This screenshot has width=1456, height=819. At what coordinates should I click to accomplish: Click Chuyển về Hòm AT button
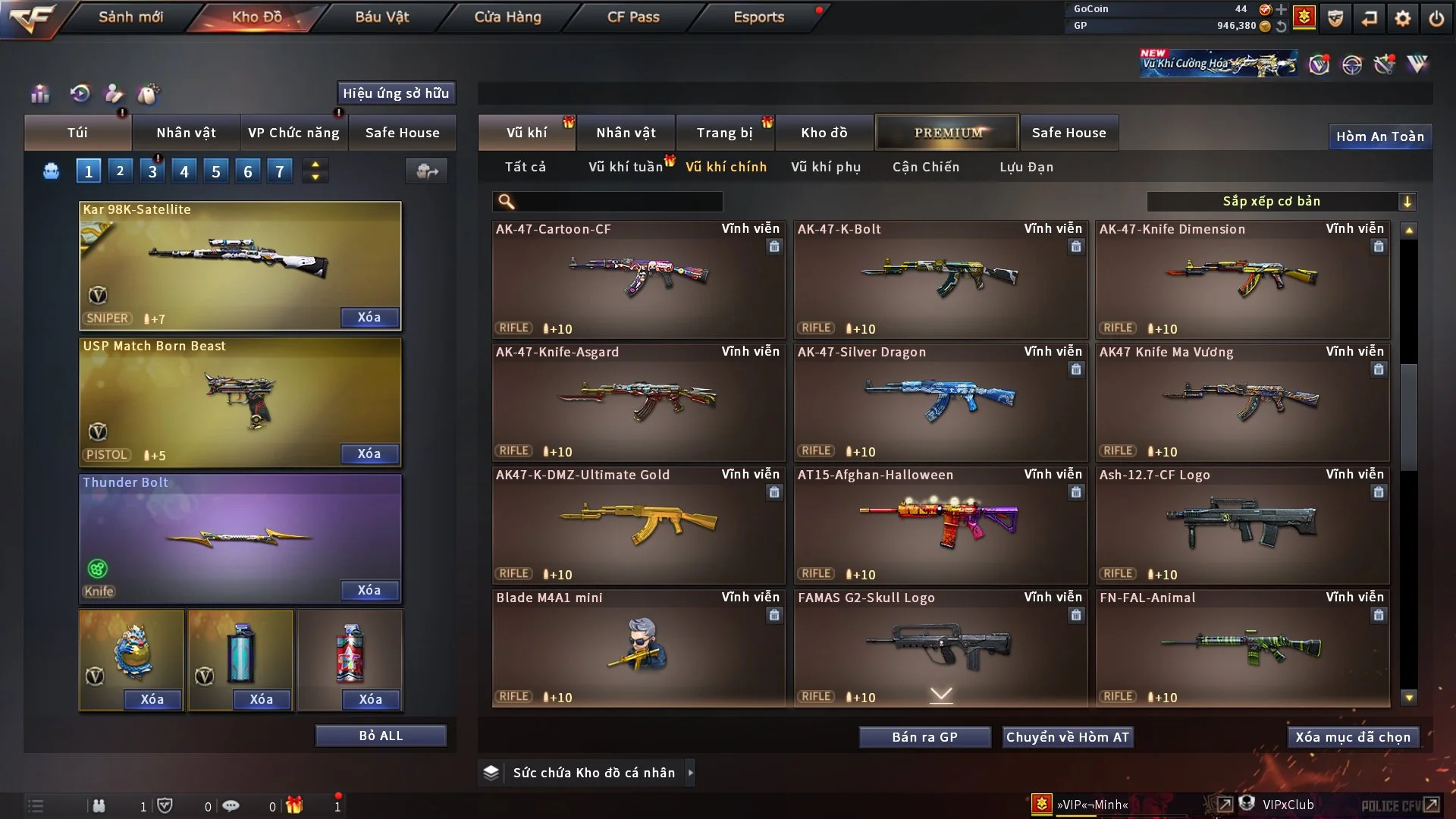(1067, 737)
